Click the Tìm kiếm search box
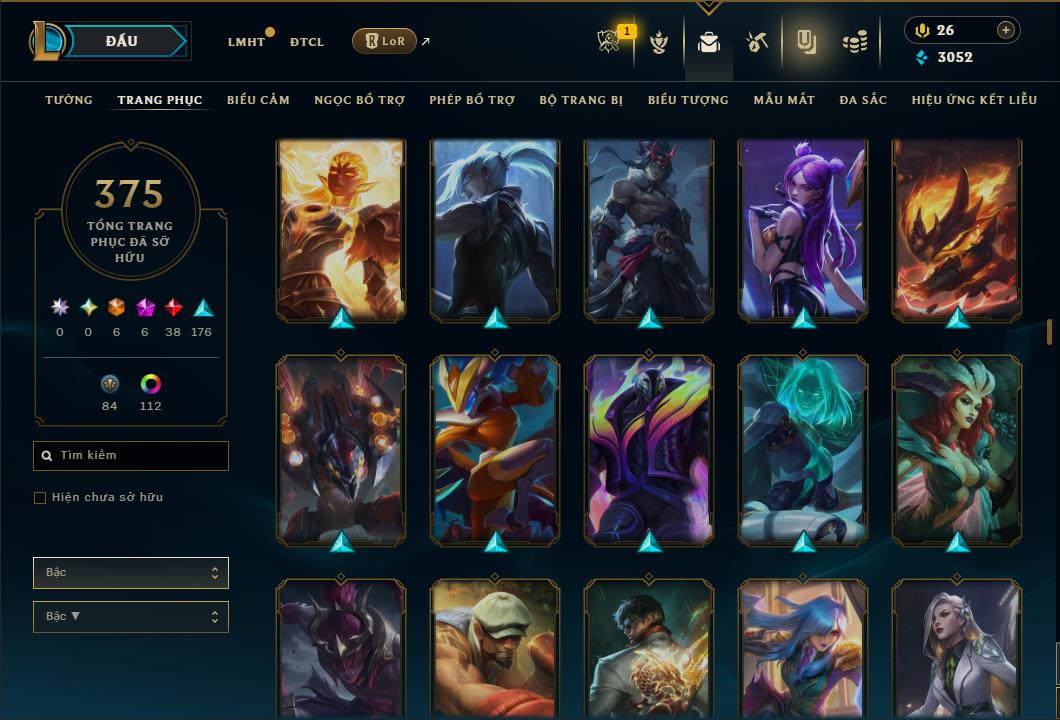Image resolution: width=1060 pixels, height=720 pixels. [131, 456]
